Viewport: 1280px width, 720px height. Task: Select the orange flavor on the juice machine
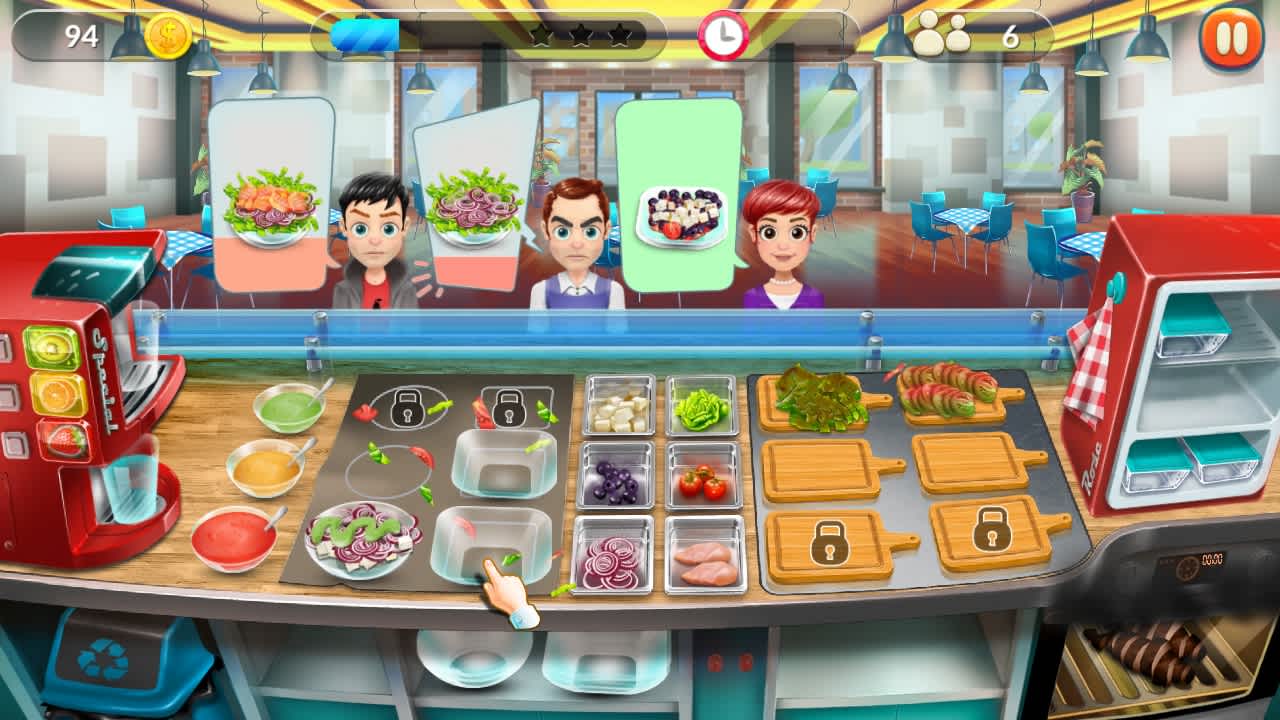click(x=57, y=394)
